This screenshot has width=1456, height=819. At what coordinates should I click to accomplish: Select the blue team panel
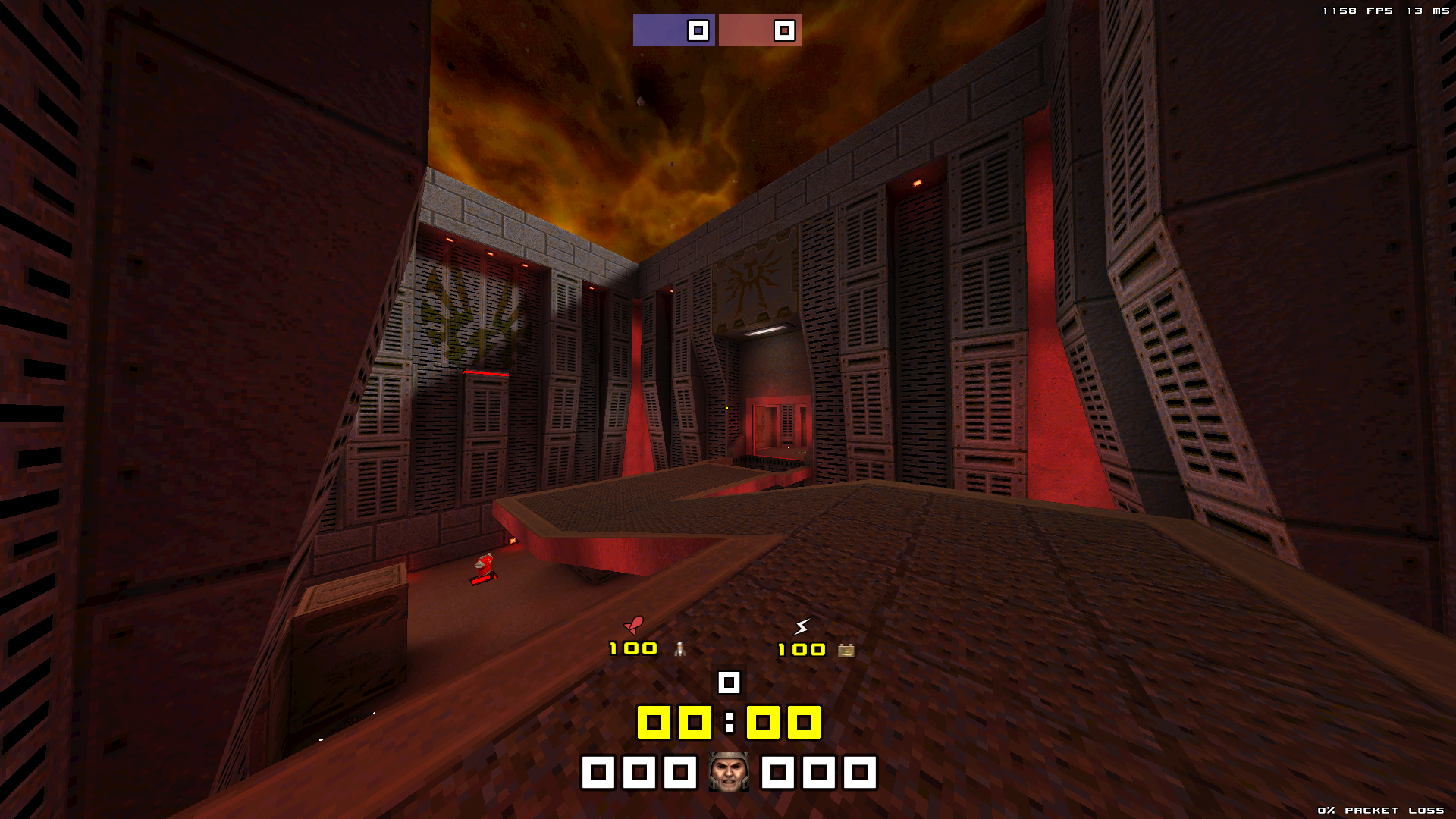pos(673,30)
